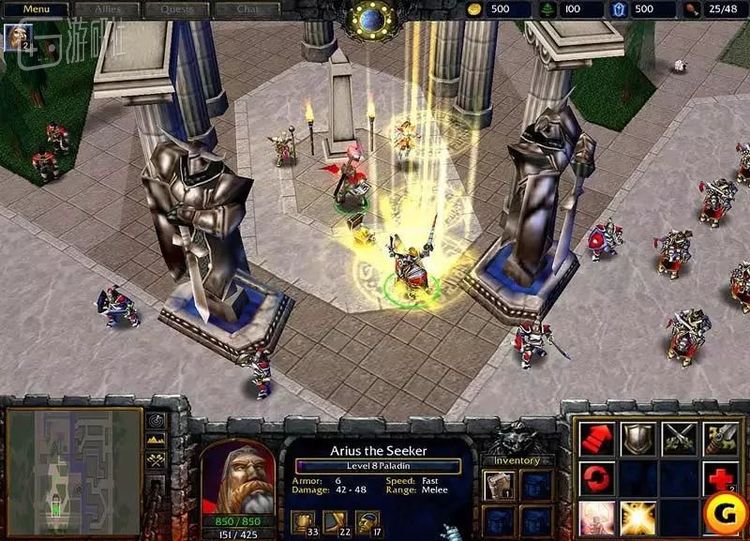Choose the crossed swords Attack command

680,437
